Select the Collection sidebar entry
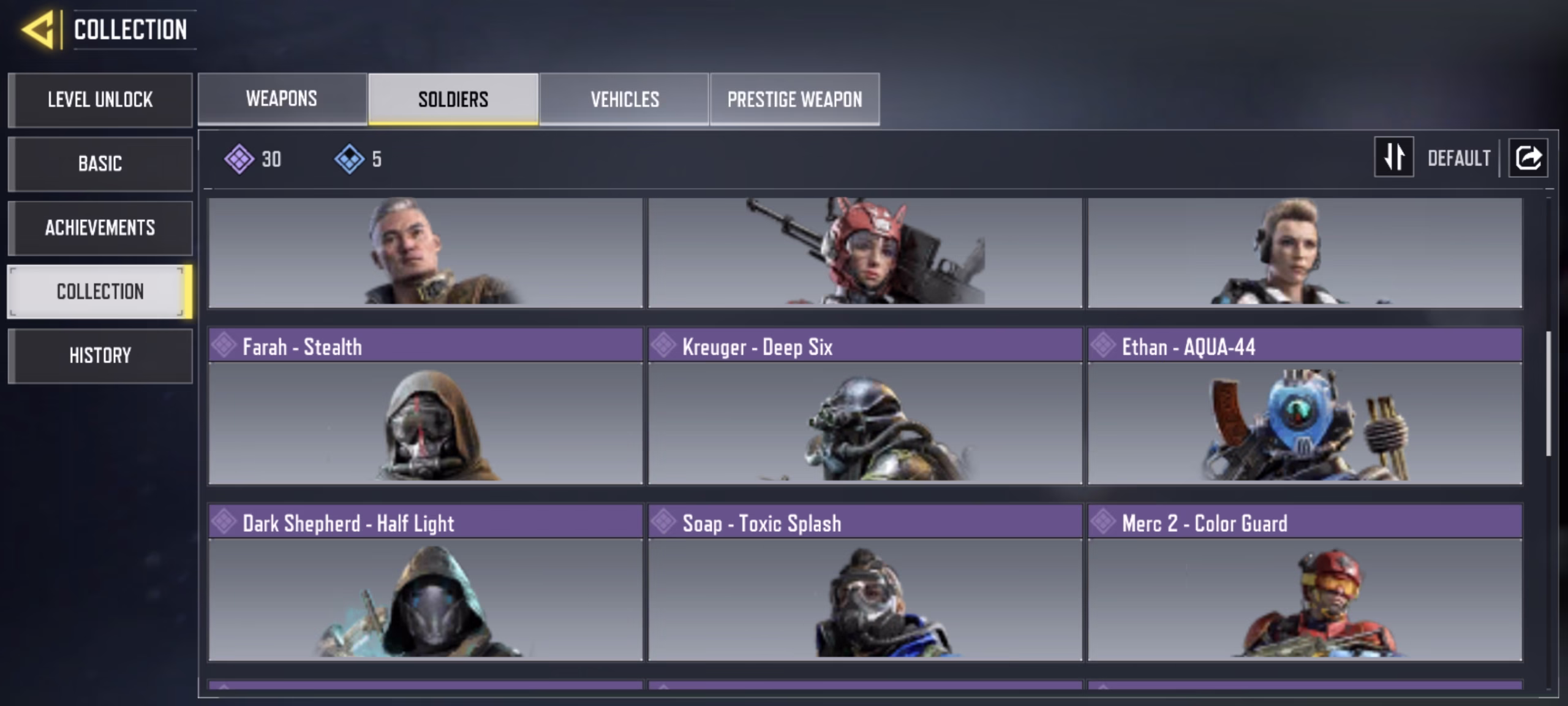 100,292
